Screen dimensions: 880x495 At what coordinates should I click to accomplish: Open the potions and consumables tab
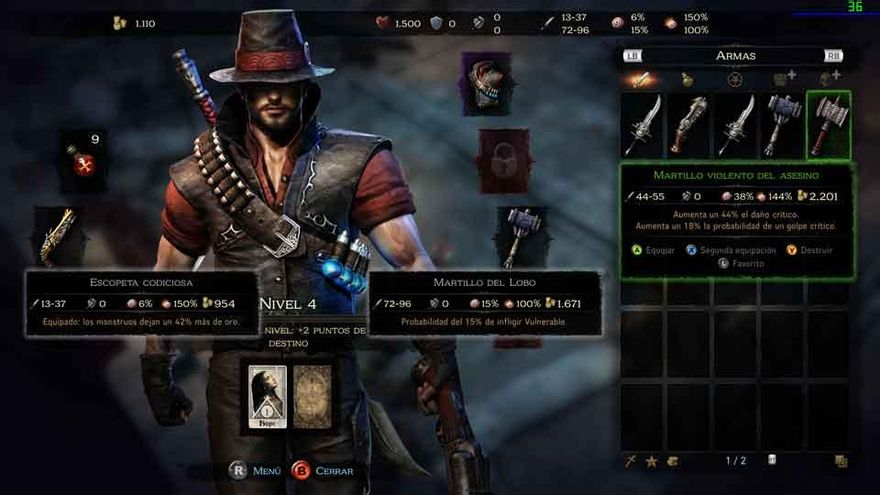[688, 79]
